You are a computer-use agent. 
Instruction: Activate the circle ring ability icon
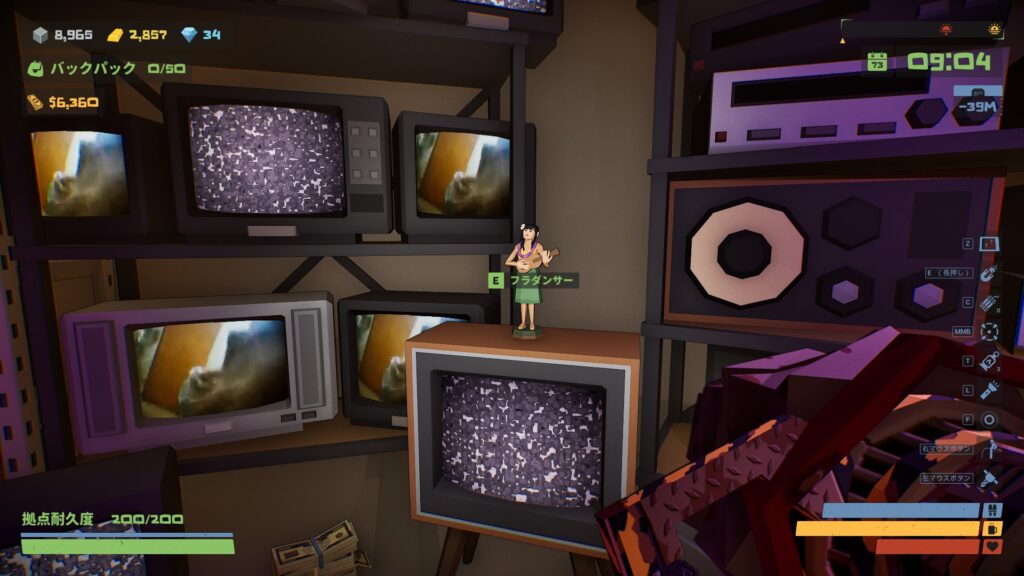coord(990,420)
